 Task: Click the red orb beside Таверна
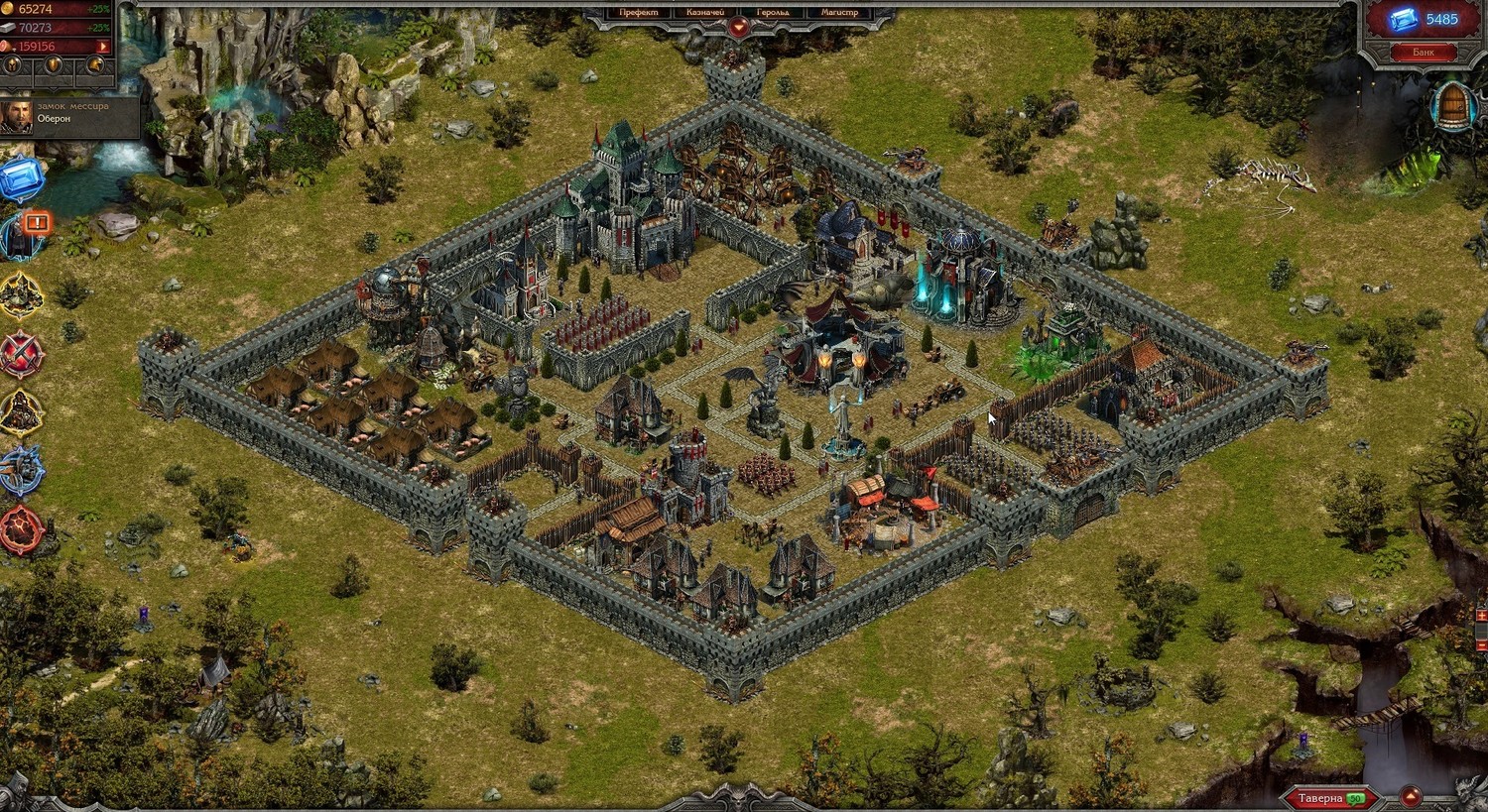(1410, 798)
